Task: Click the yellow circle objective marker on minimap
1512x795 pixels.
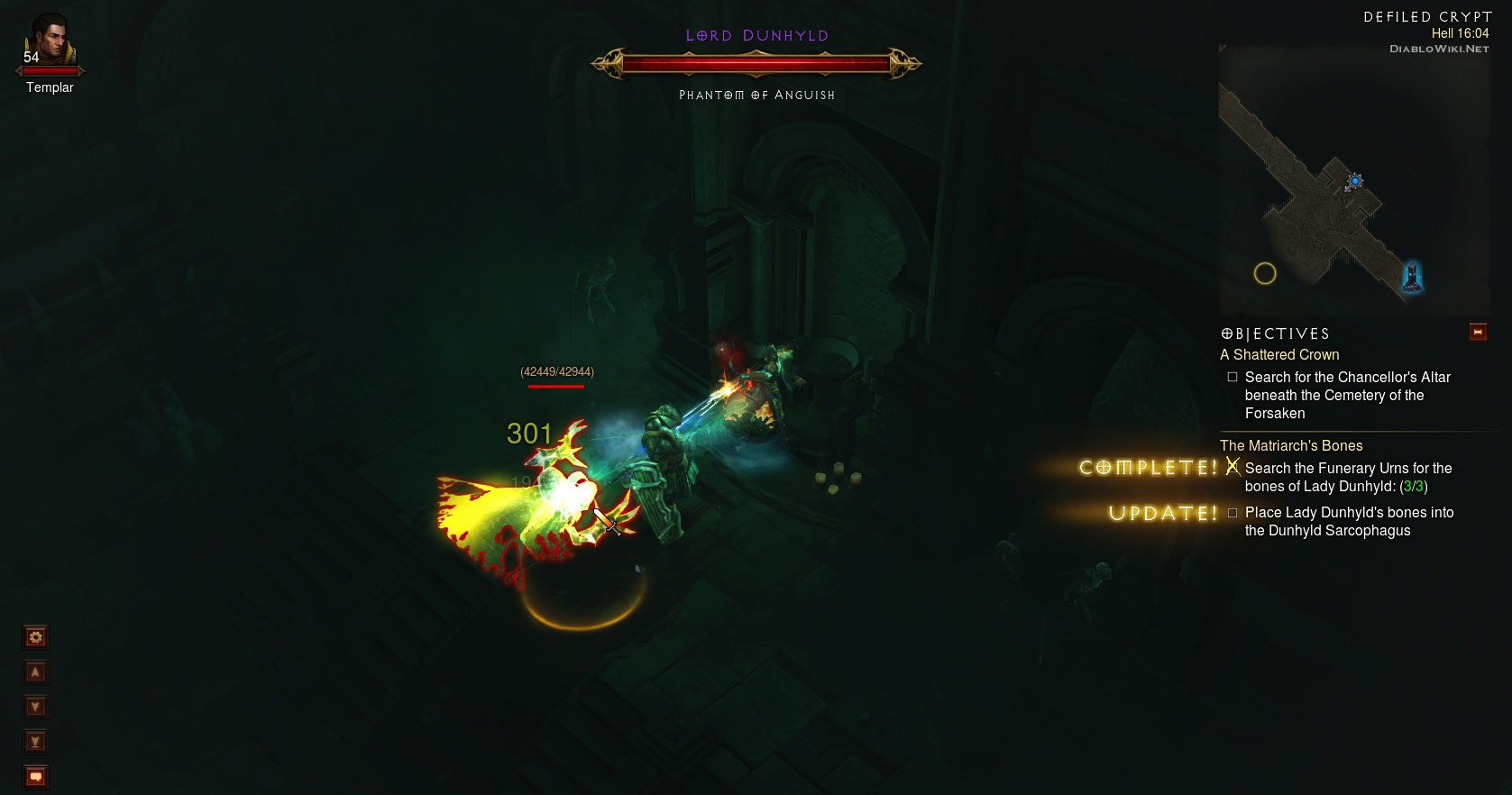Action: 1265,273
